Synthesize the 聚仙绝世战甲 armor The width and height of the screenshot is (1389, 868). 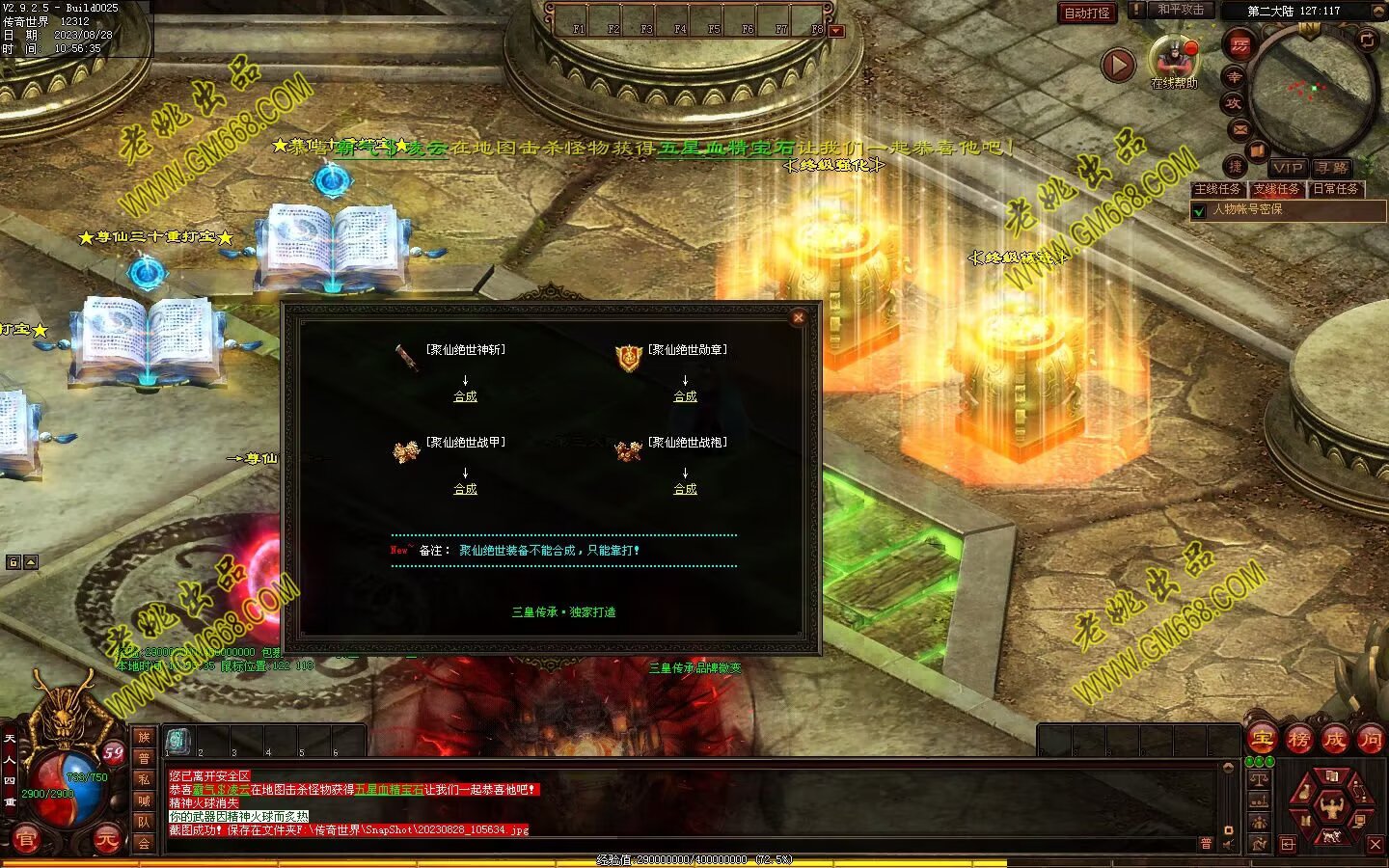[x=465, y=489]
